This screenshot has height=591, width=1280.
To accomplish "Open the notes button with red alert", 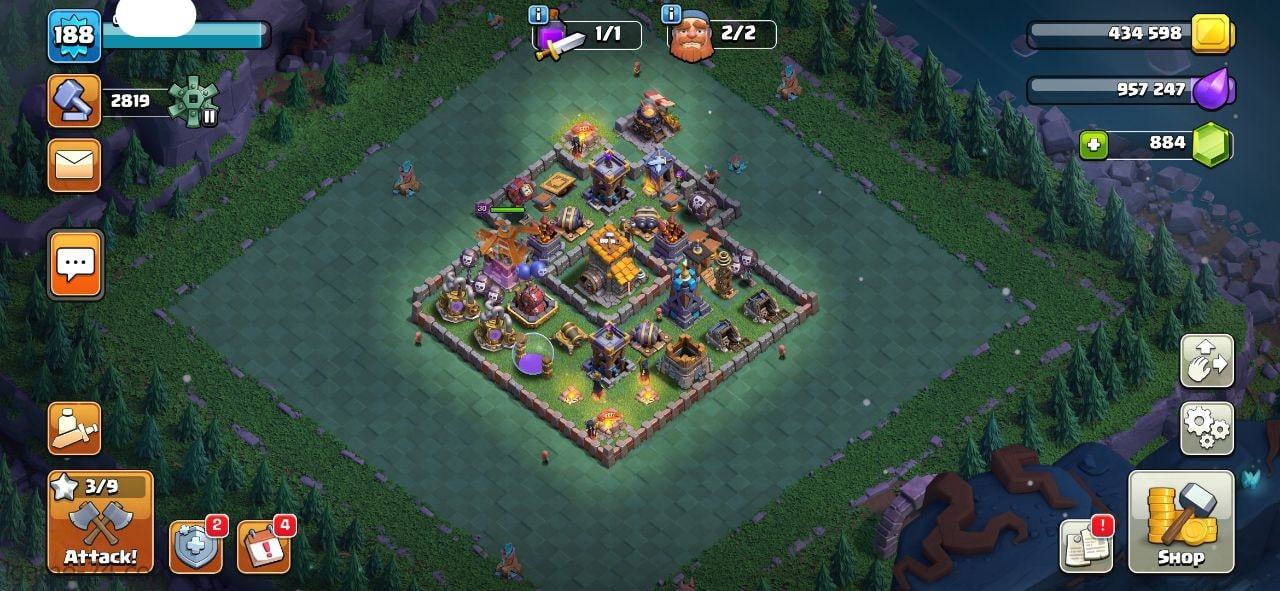I will [x=1086, y=546].
